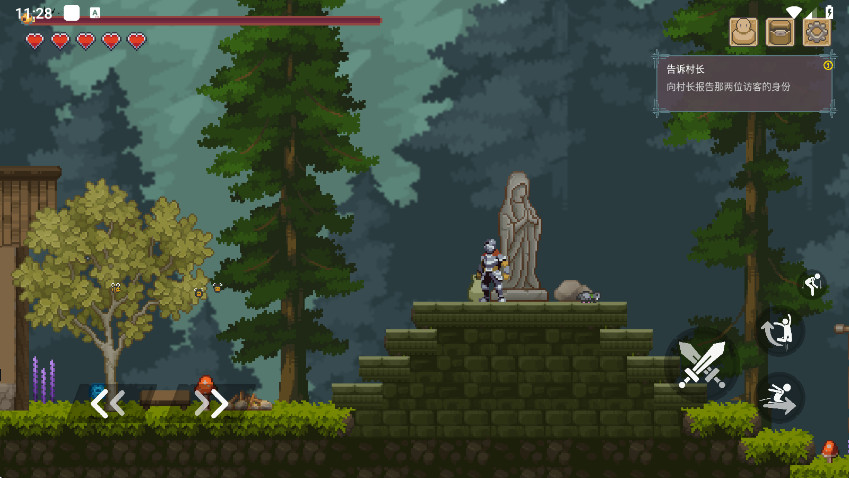Tap the crouching figure interact button
Screen dimensions: 849x478
click(812, 285)
